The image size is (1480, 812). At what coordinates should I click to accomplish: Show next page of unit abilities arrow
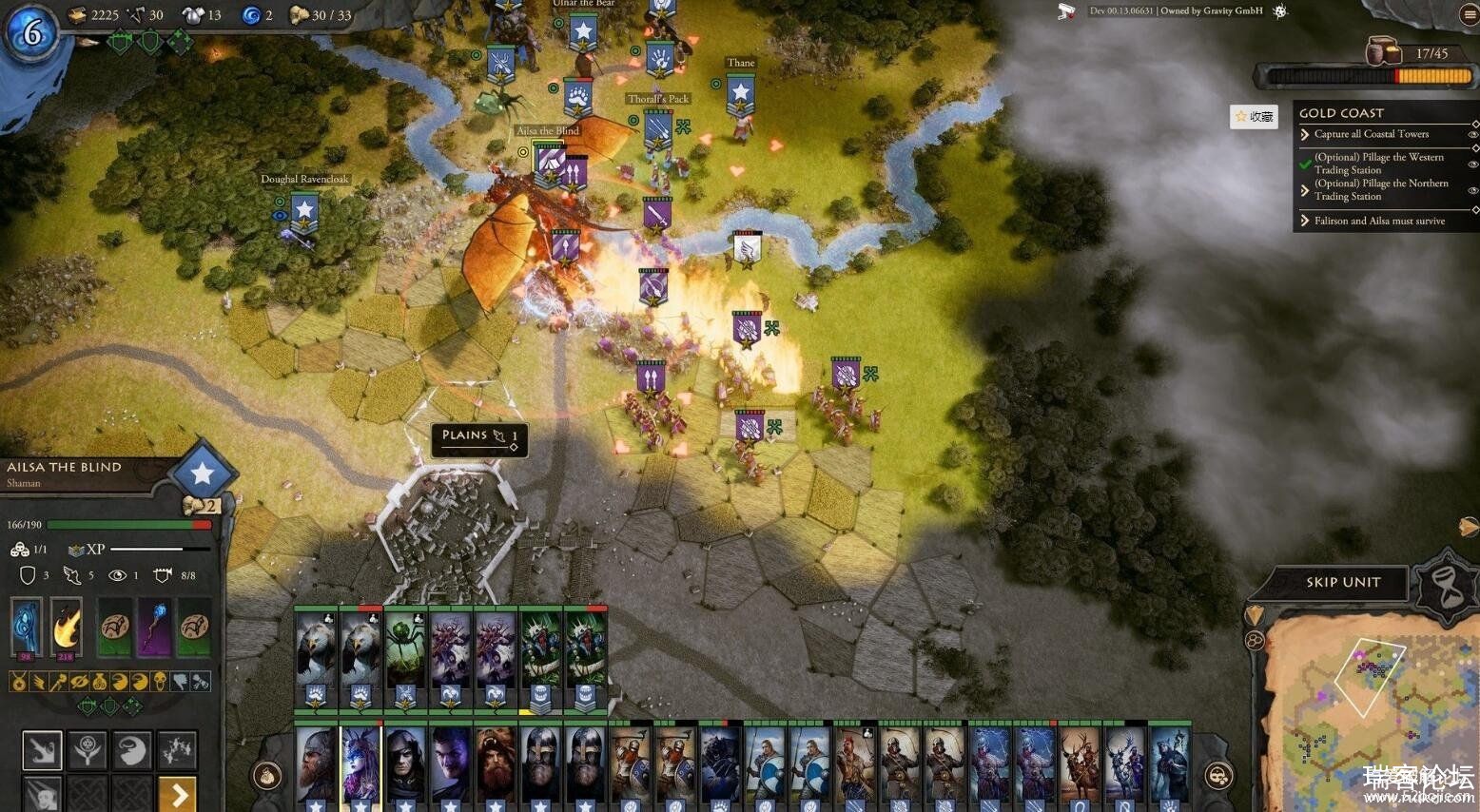click(178, 792)
